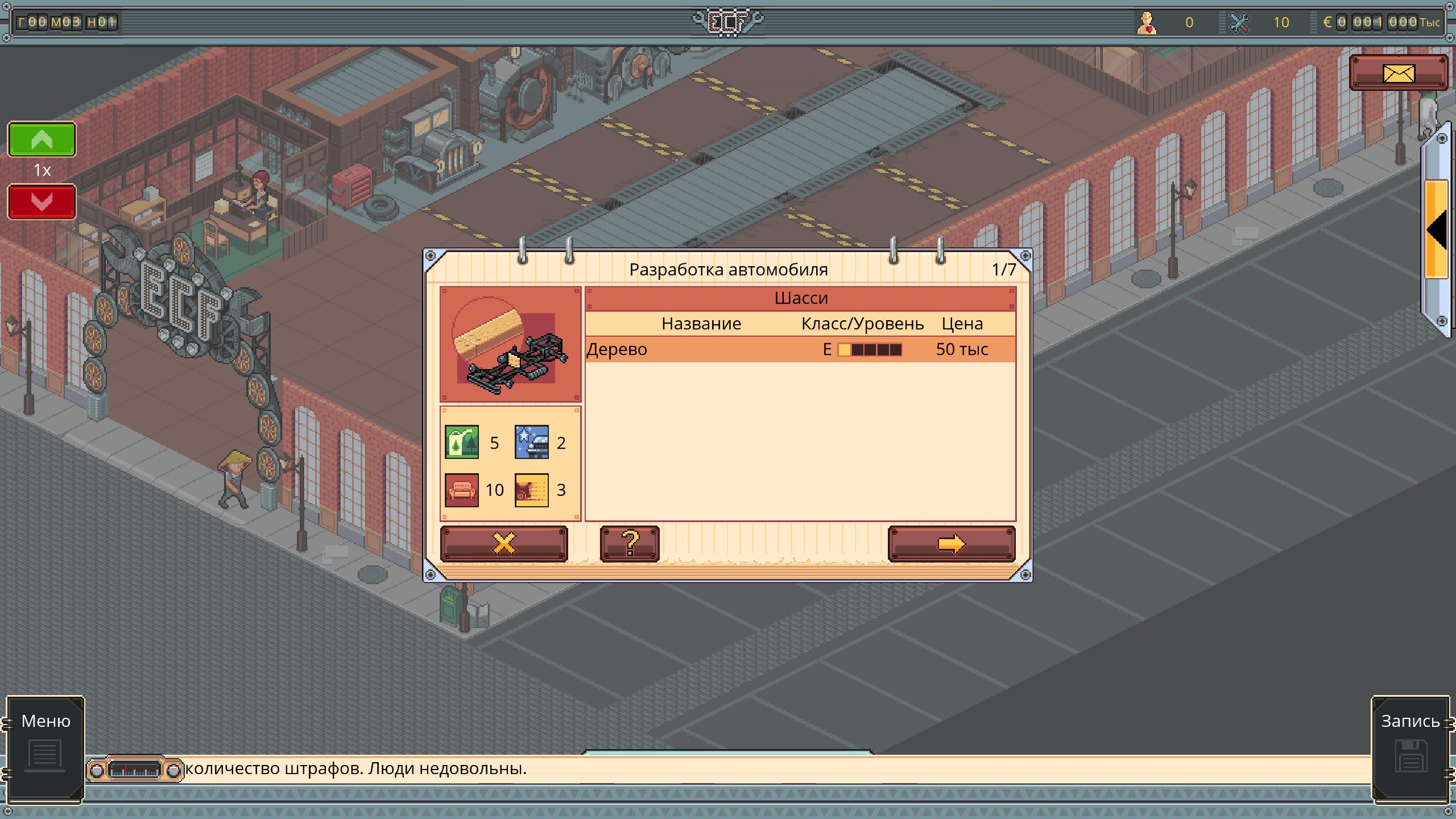Image resolution: width=1456 pixels, height=819 pixels.
Task: Click the radio tuner news widget
Action: [x=135, y=770]
